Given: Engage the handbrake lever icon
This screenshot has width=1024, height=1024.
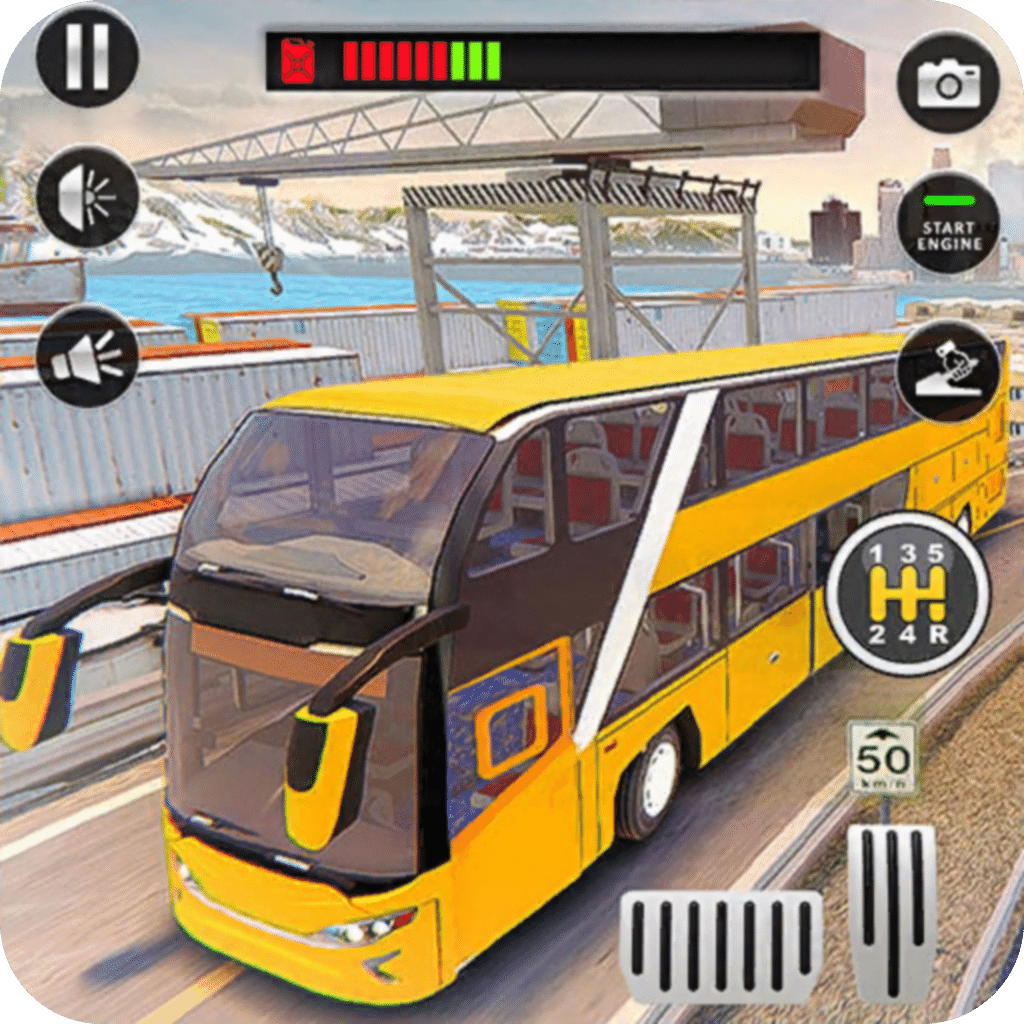Looking at the screenshot, I should [x=947, y=371].
